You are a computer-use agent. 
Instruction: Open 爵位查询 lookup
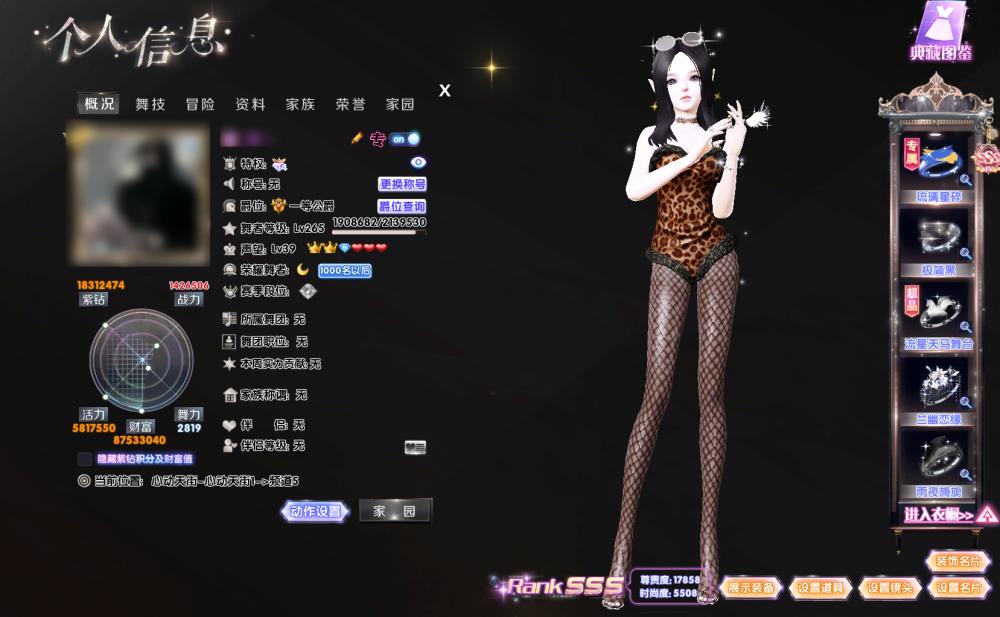coord(402,206)
